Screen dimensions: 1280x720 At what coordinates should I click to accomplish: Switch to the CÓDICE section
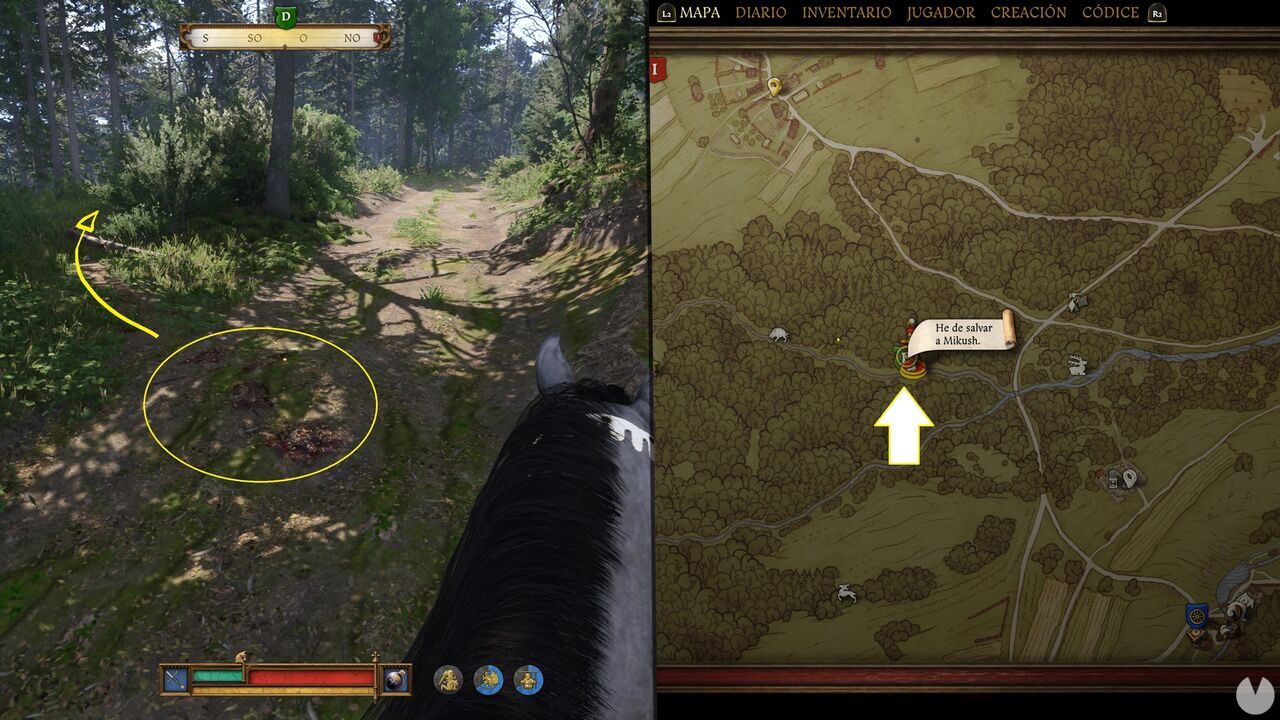click(x=1110, y=13)
